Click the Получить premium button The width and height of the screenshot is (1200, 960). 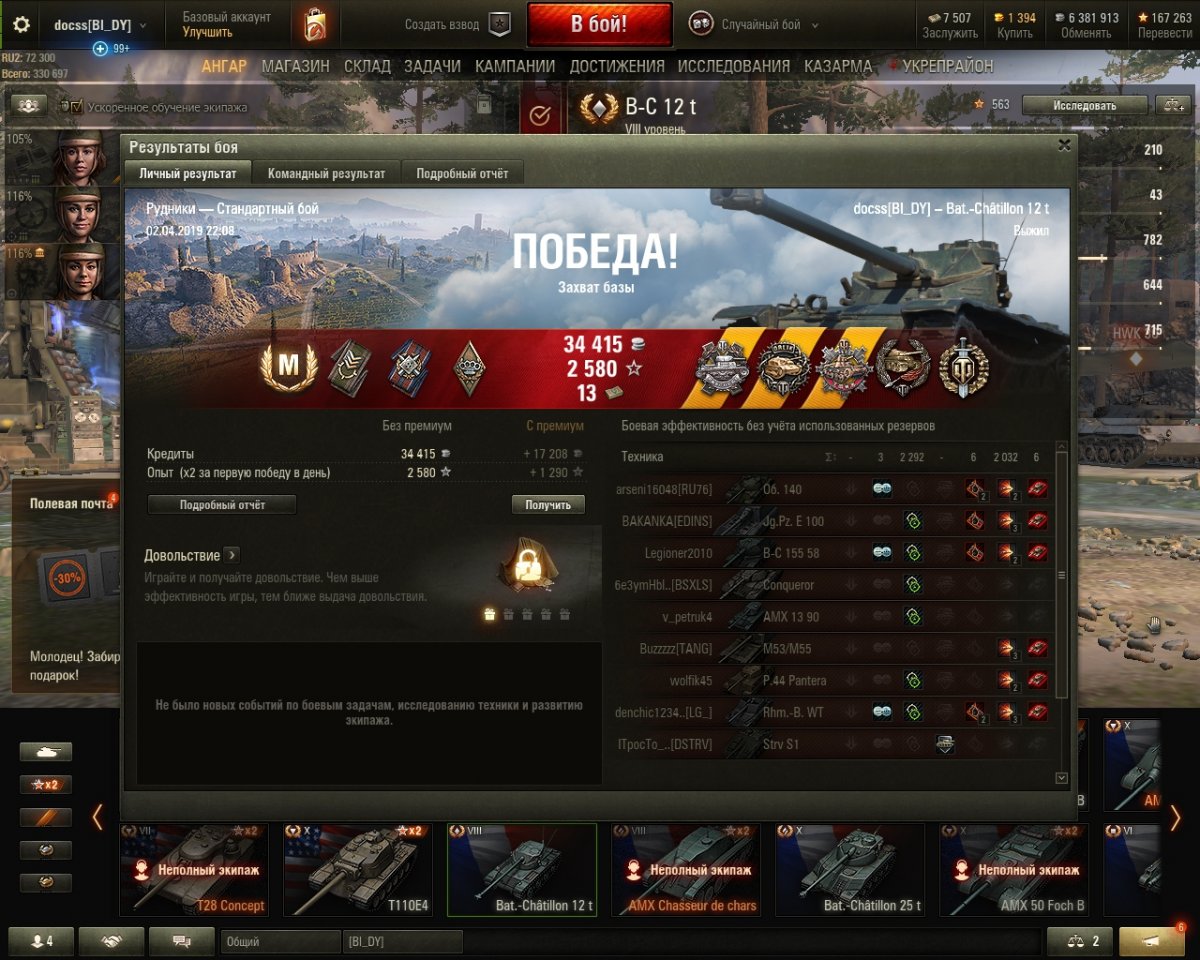548,505
